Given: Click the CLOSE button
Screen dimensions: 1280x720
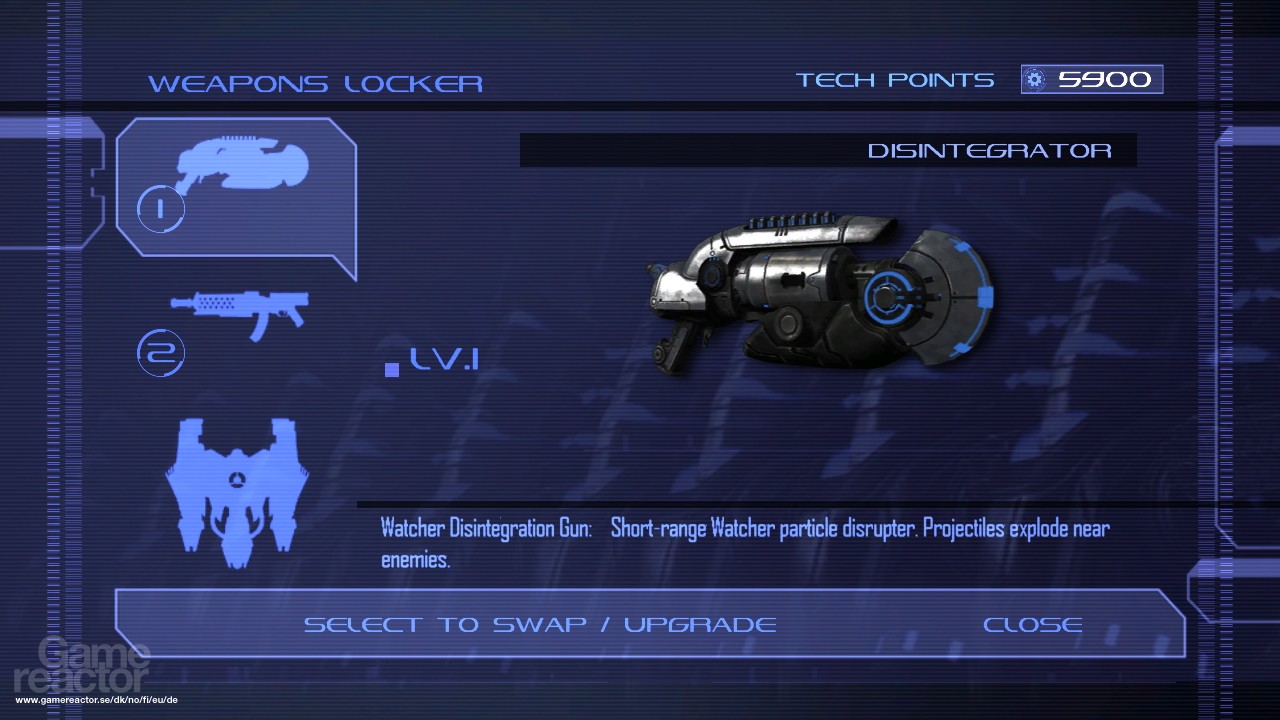Looking at the screenshot, I should pos(1033,624).
